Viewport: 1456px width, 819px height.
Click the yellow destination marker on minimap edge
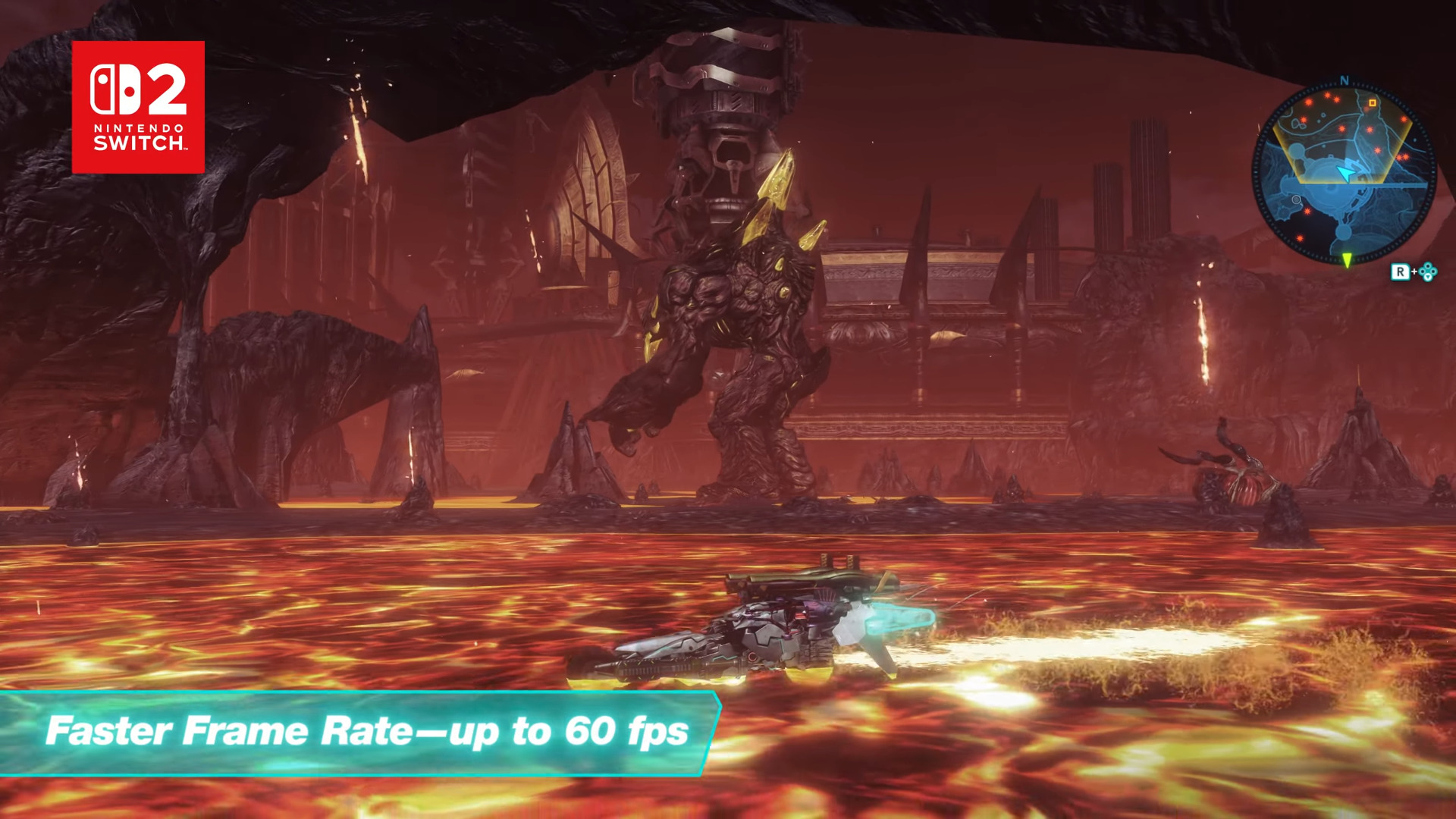tap(1347, 261)
